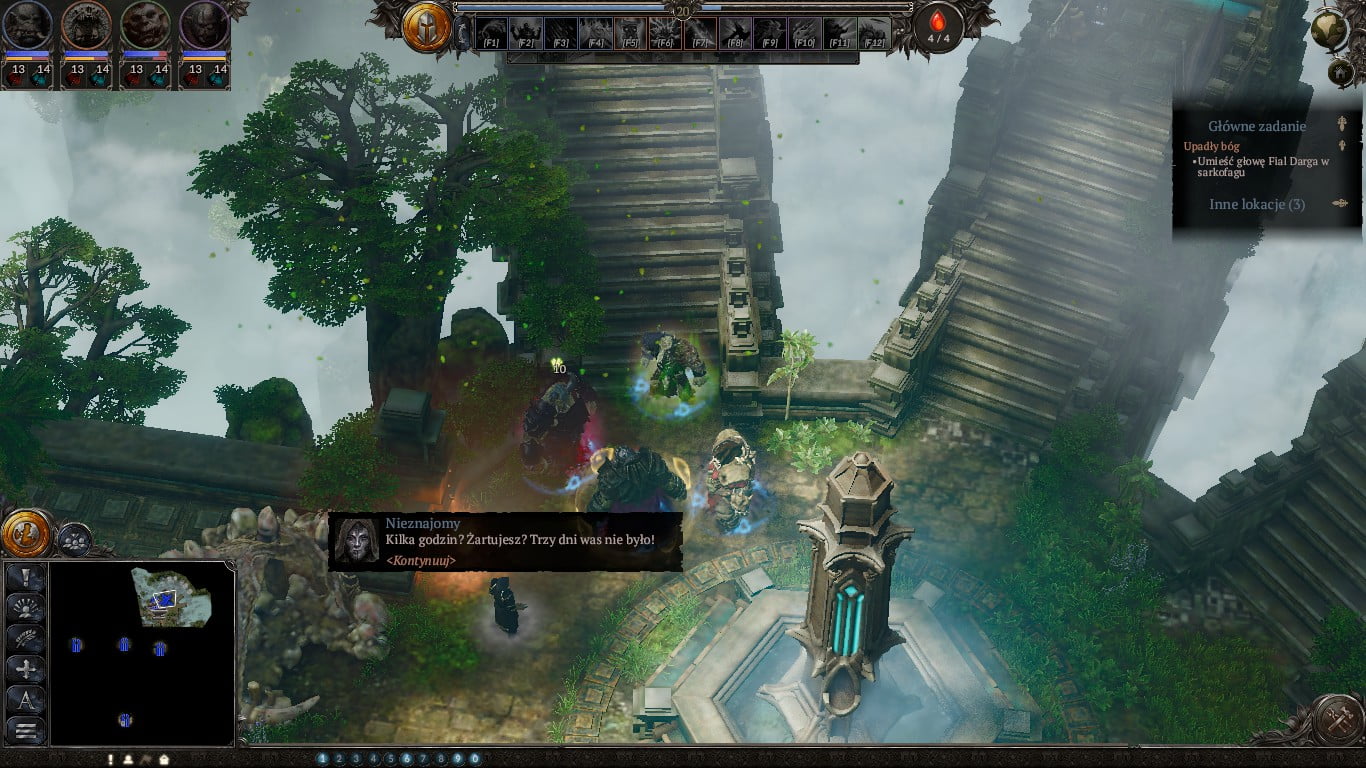Click the house icon below the globe
This screenshot has width=1366, height=768.
(1341, 73)
